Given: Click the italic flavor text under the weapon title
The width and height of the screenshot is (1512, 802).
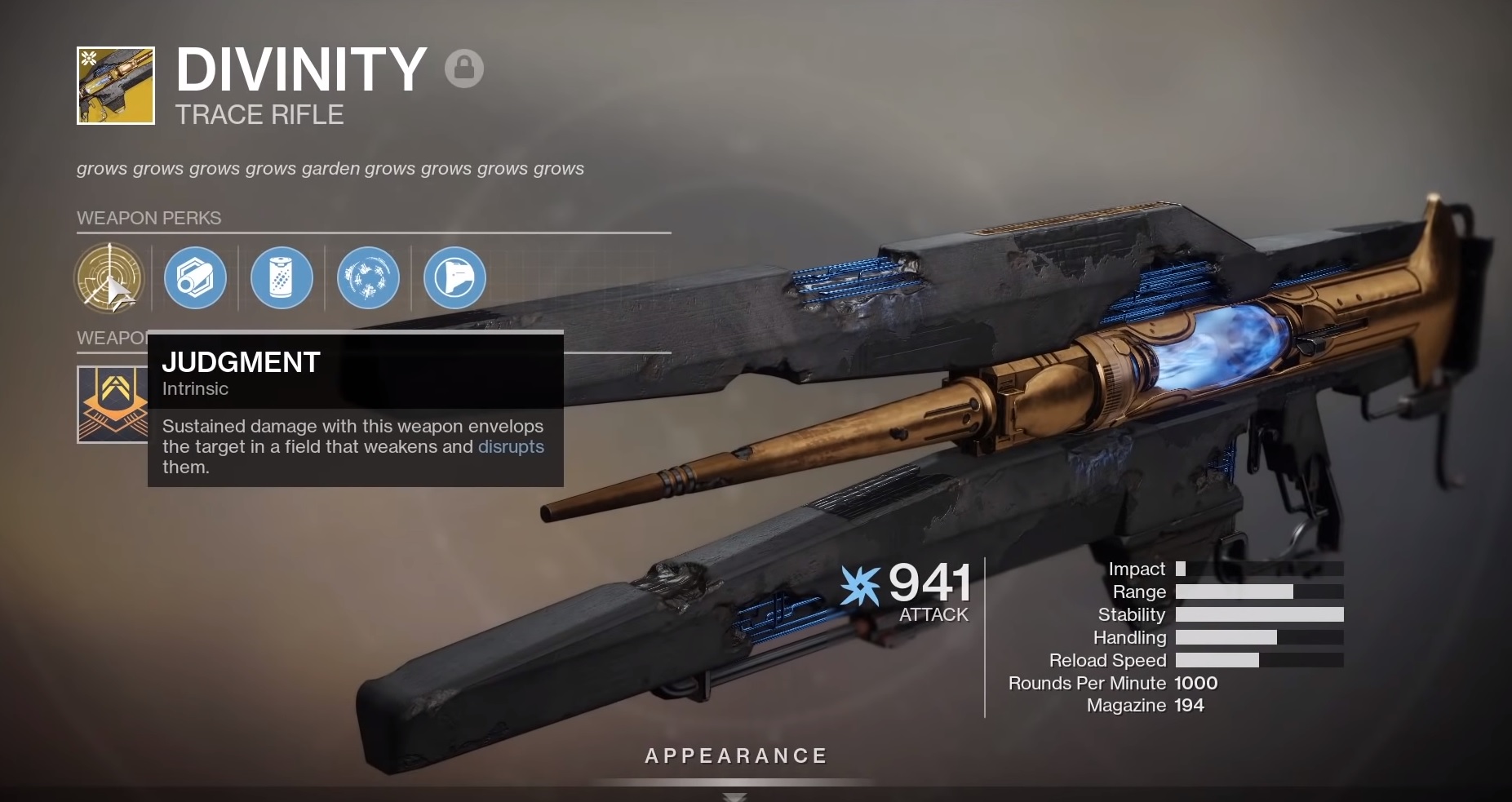Looking at the screenshot, I should pos(330,169).
